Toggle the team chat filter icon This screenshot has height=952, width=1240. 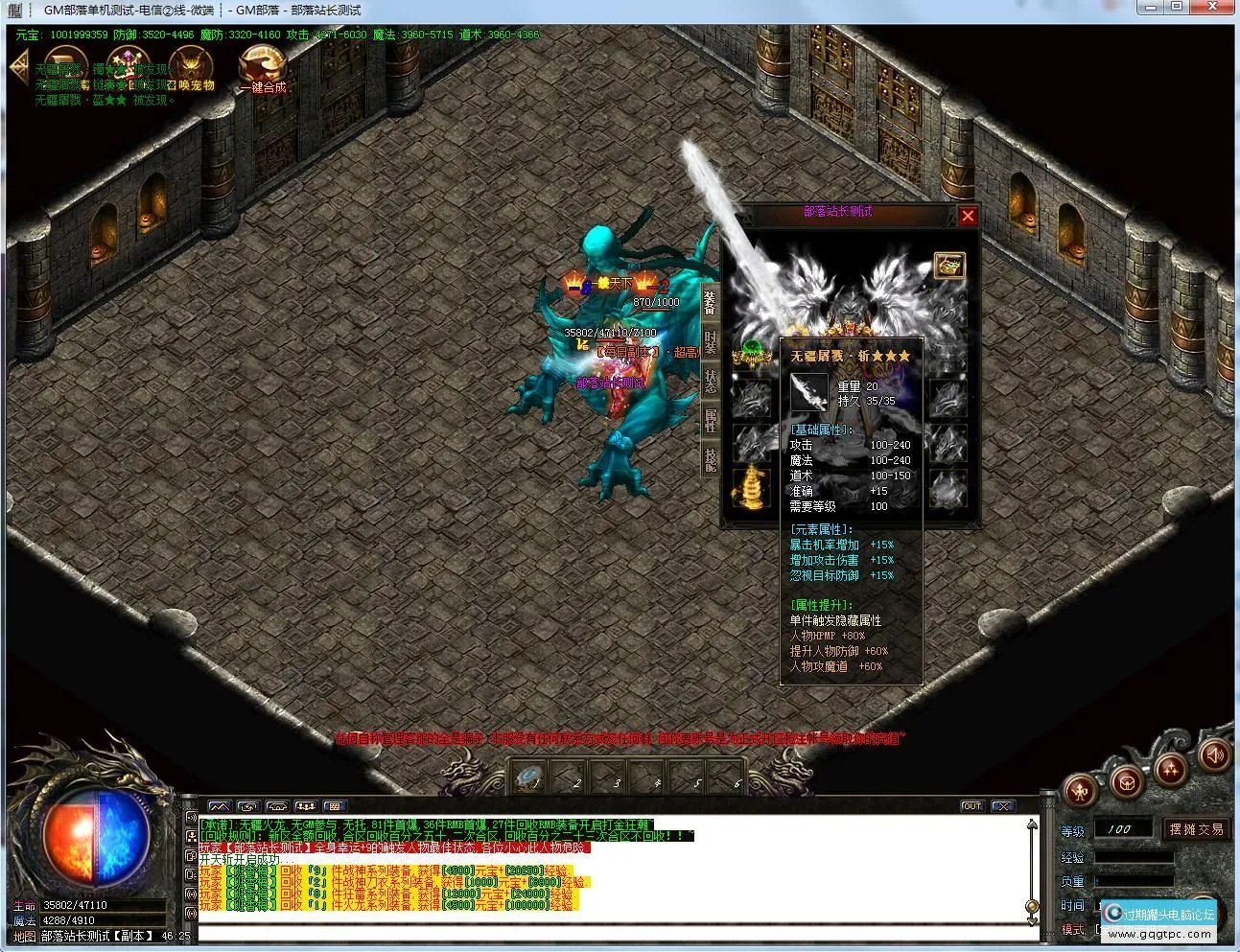click(x=305, y=806)
